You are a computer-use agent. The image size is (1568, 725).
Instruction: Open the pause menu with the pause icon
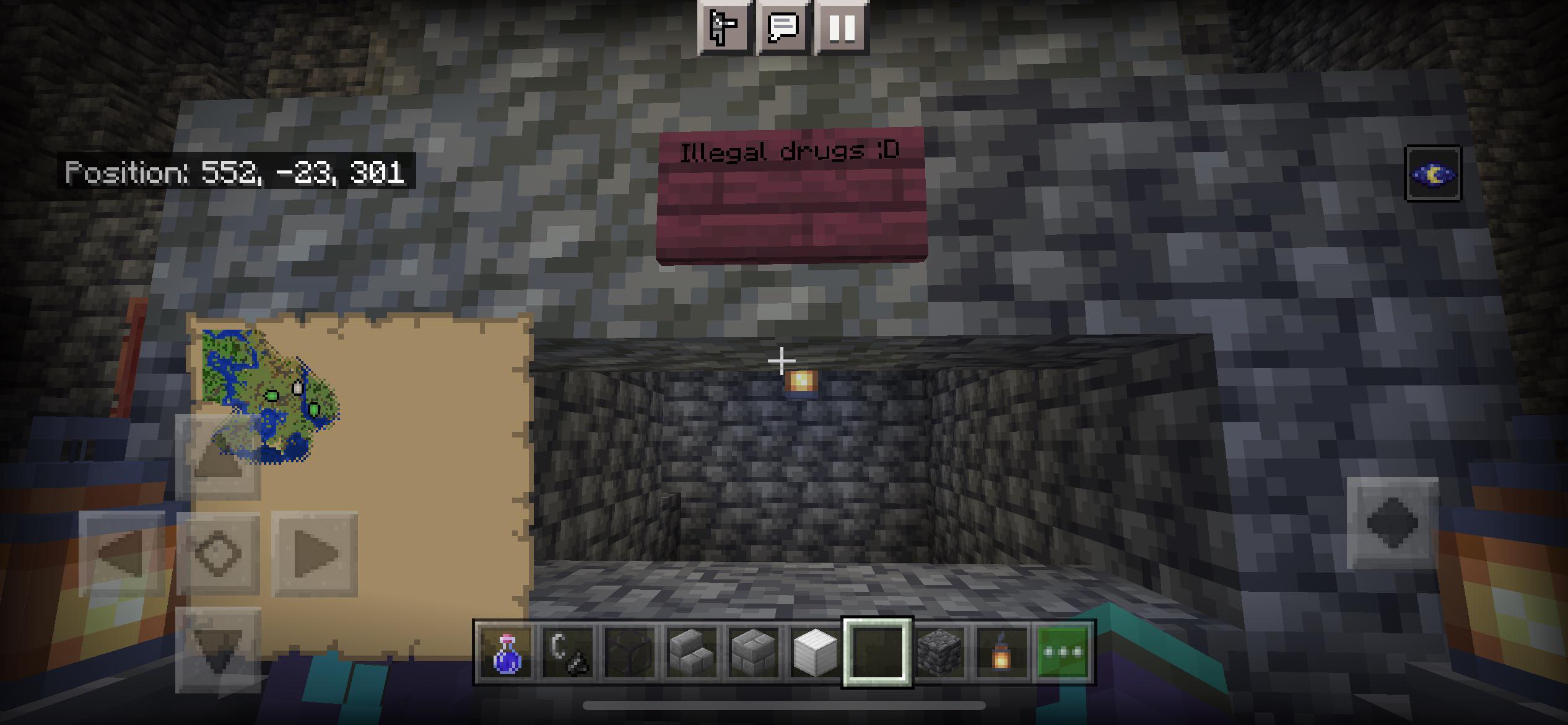(x=842, y=28)
